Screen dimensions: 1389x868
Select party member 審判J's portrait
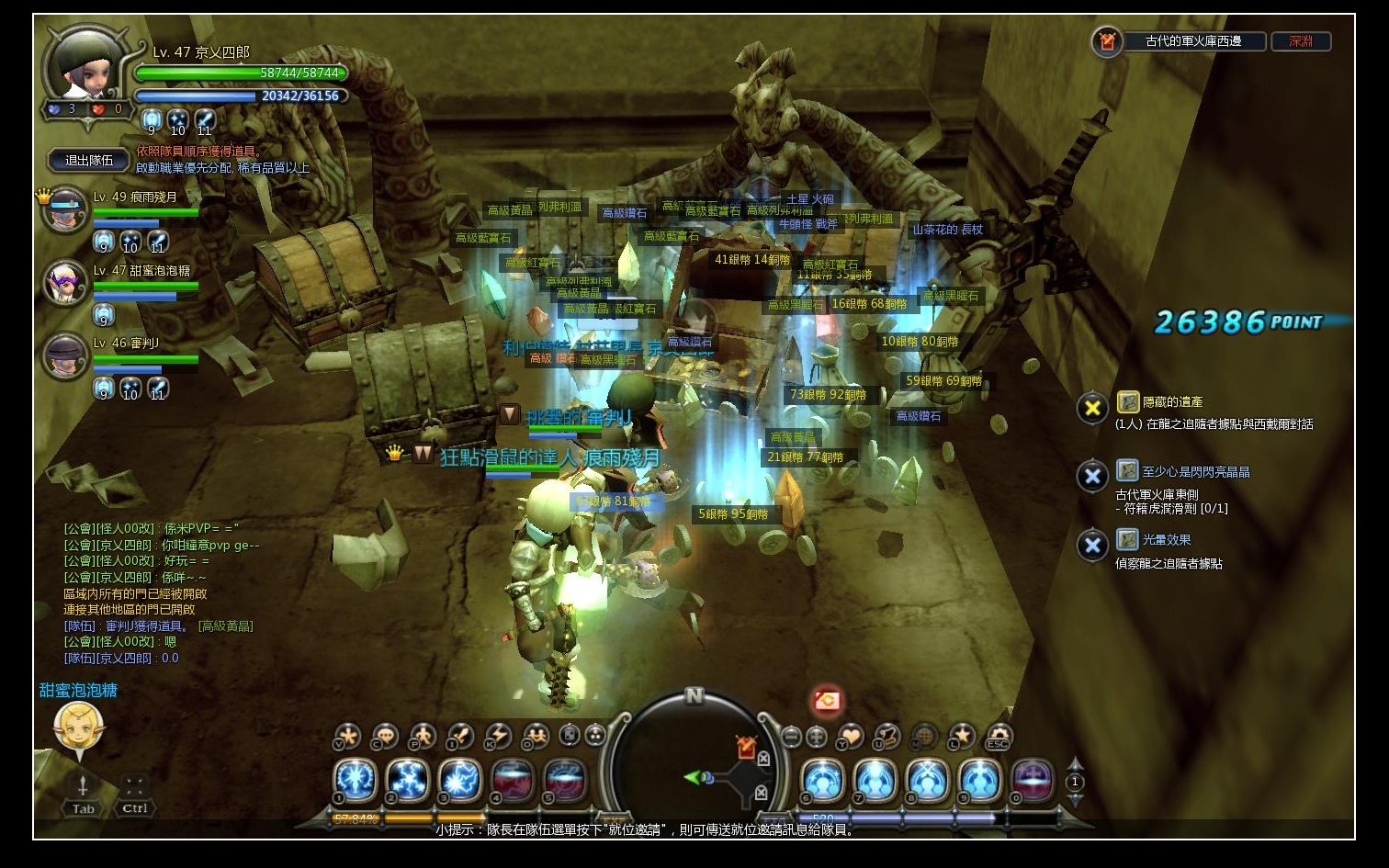click(x=64, y=355)
